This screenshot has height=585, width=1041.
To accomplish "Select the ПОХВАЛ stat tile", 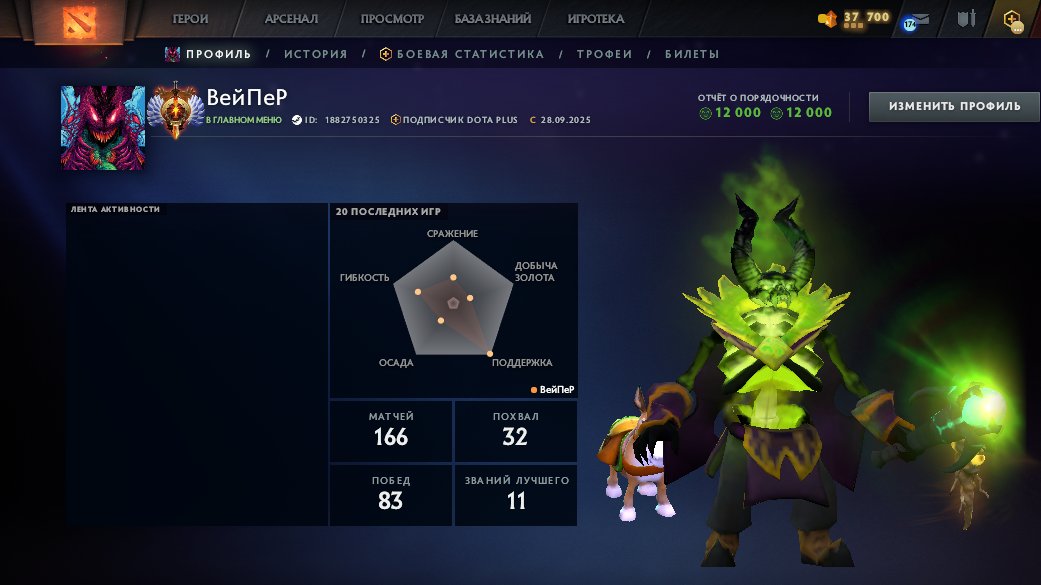I will click(x=516, y=431).
